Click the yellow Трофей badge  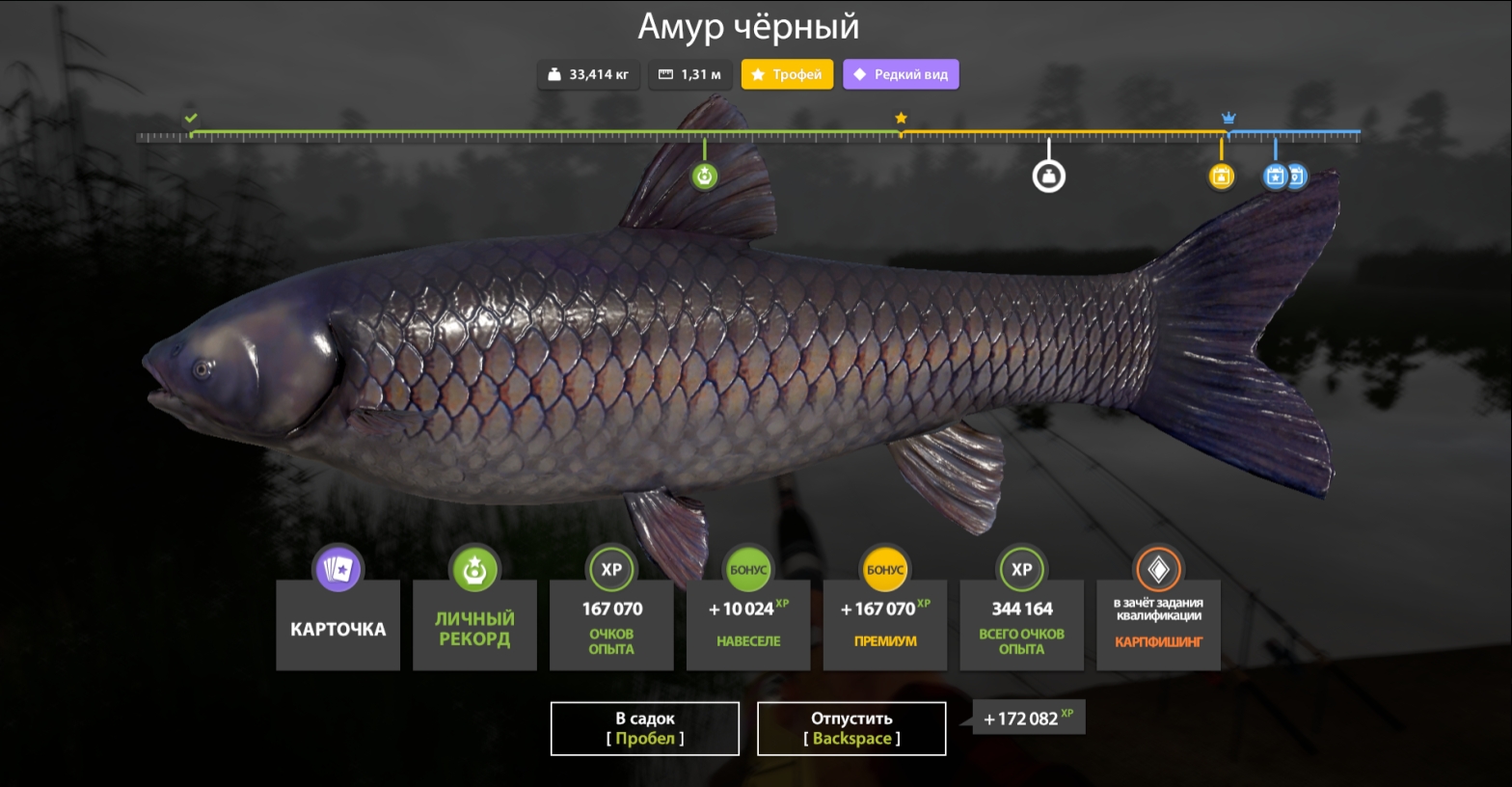point(787,74)
